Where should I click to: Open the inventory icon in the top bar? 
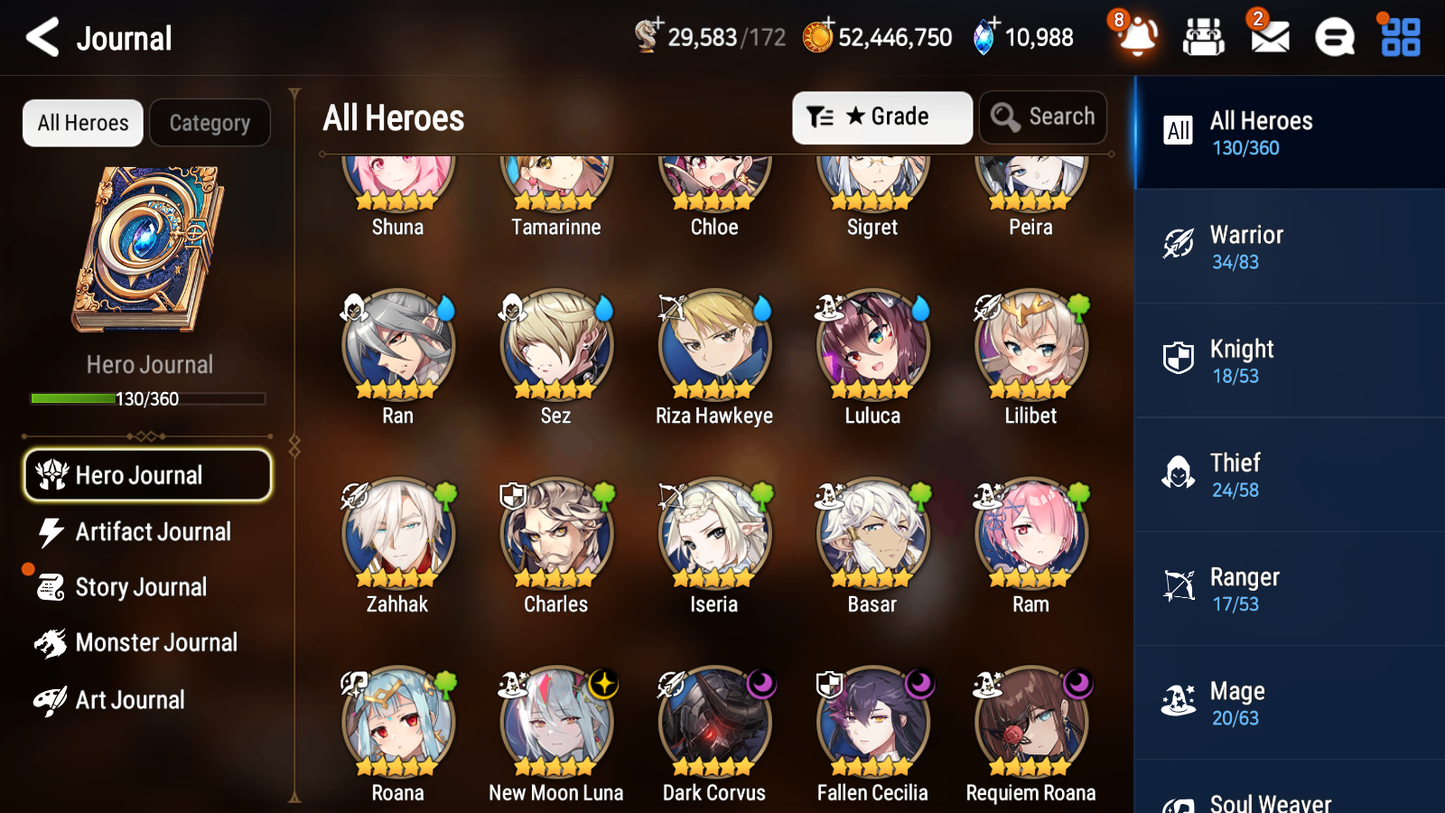coord(1203,37)
